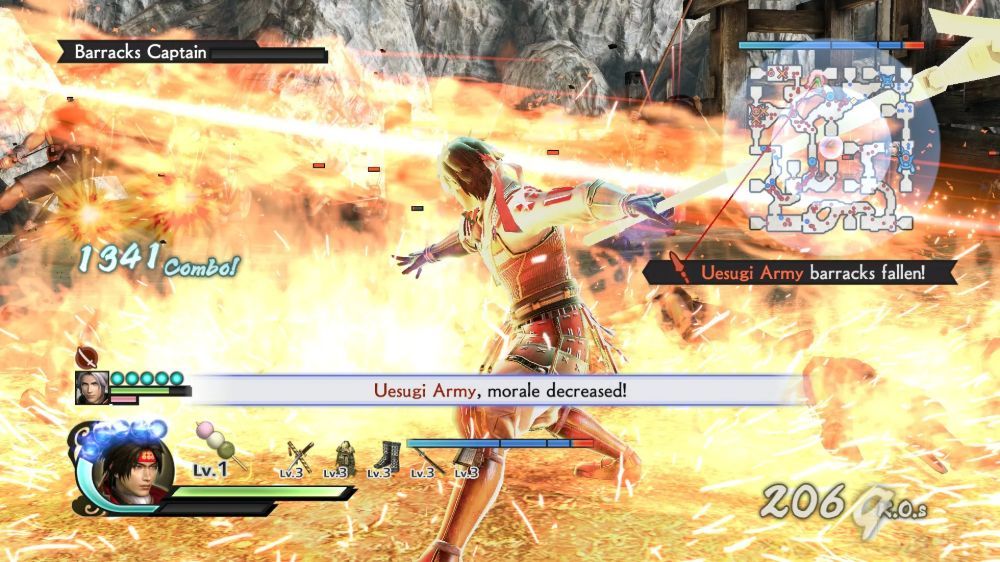Choose the crossed swords item icon
1000x562 pixels.
coord(299,455)
